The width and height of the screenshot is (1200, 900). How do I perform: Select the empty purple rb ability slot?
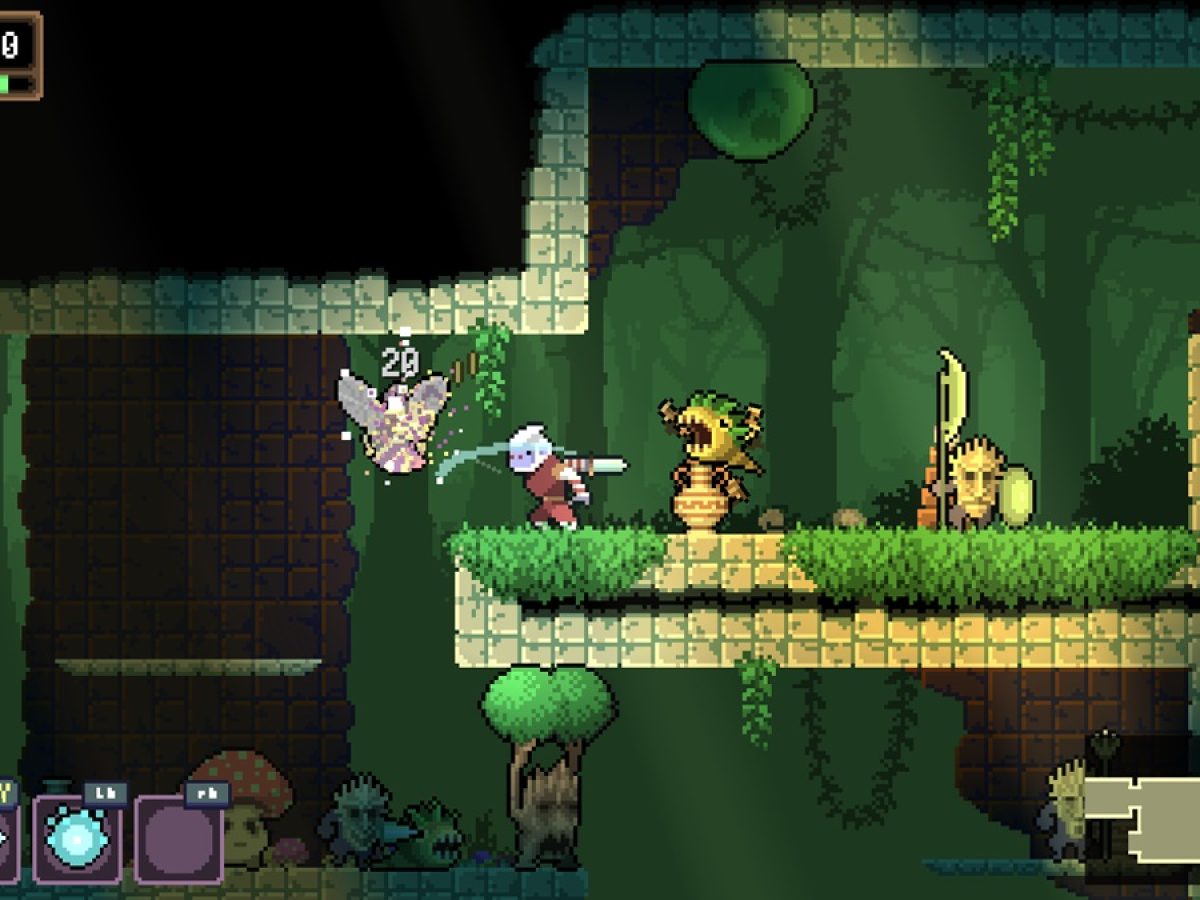point(178,840)
